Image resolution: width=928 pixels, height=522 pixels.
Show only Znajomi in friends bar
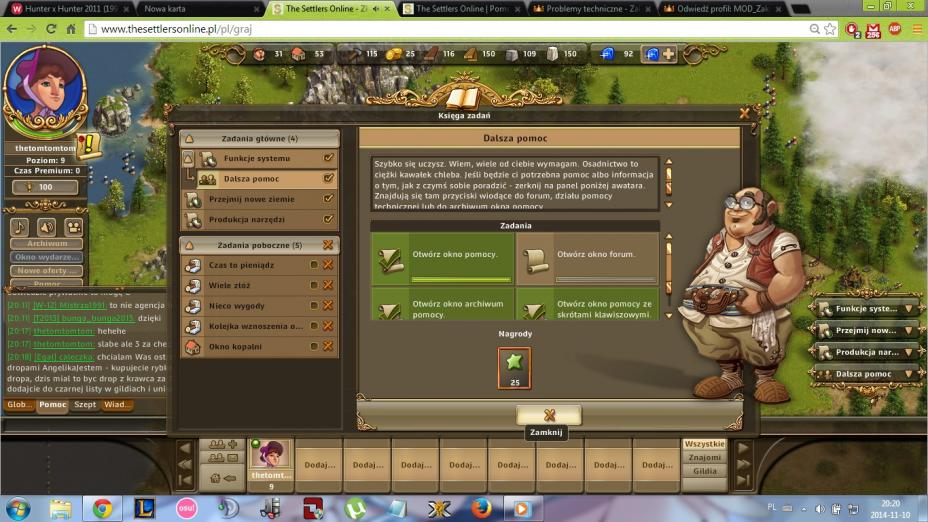pos(704,457)
